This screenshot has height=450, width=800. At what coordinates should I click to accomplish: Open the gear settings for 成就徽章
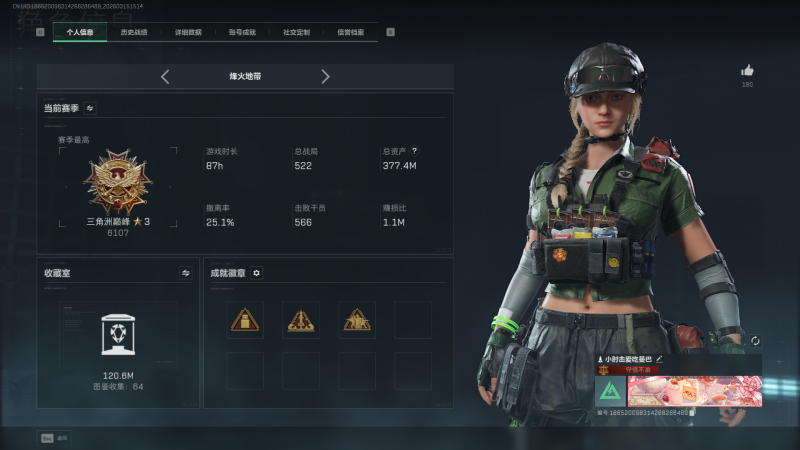point(257,272)
